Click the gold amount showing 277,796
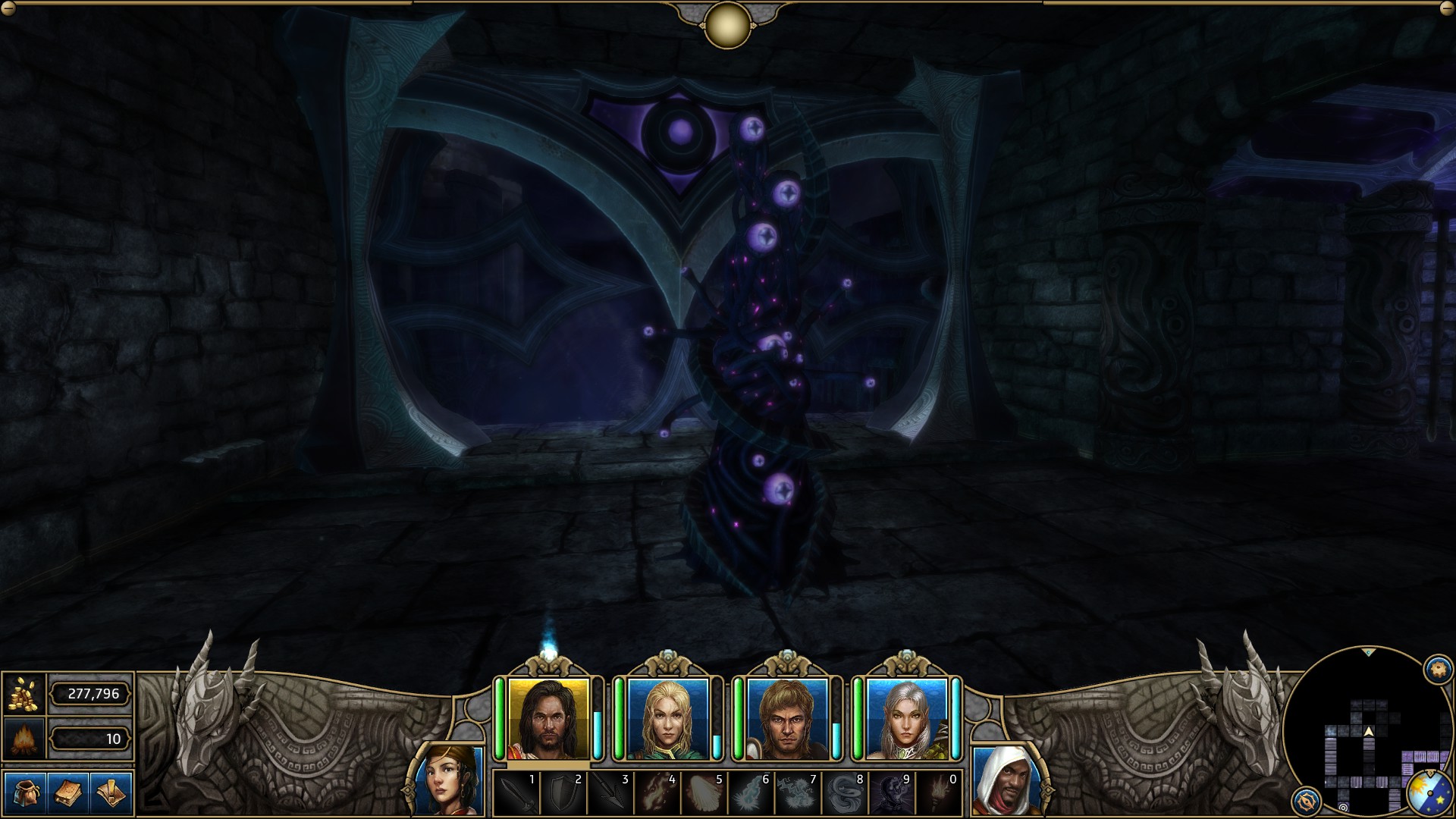Screen dimensions: 1456x819 click(x=91, y=695)
